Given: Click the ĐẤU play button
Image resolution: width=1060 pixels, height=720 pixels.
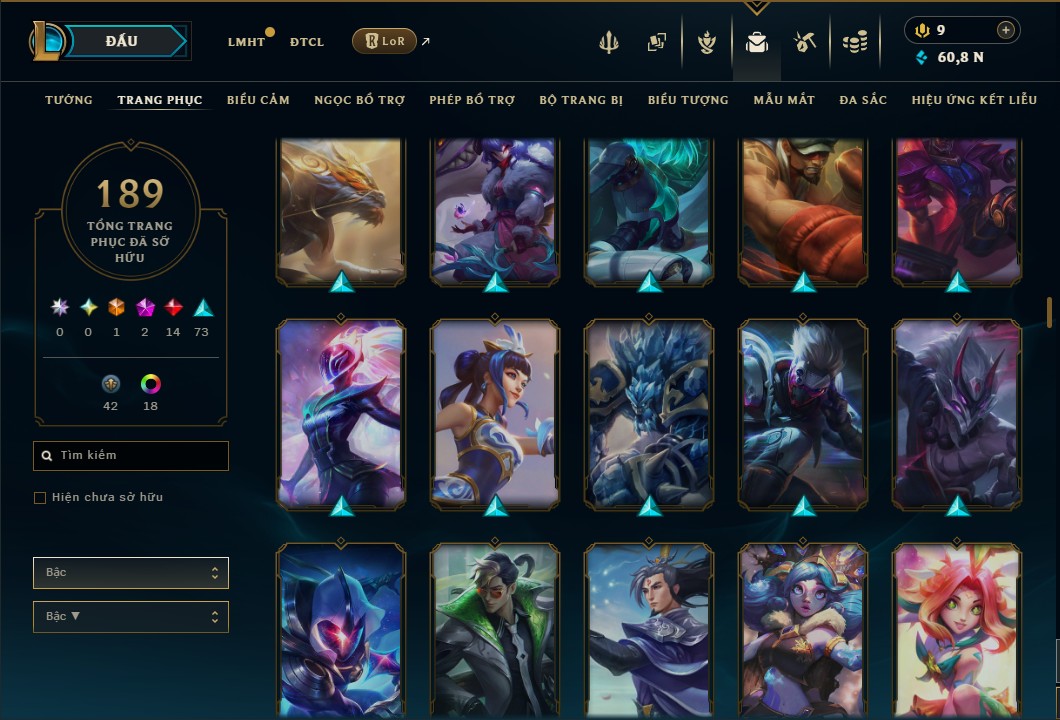Looking at the screenshot, I should click(122, 41).
